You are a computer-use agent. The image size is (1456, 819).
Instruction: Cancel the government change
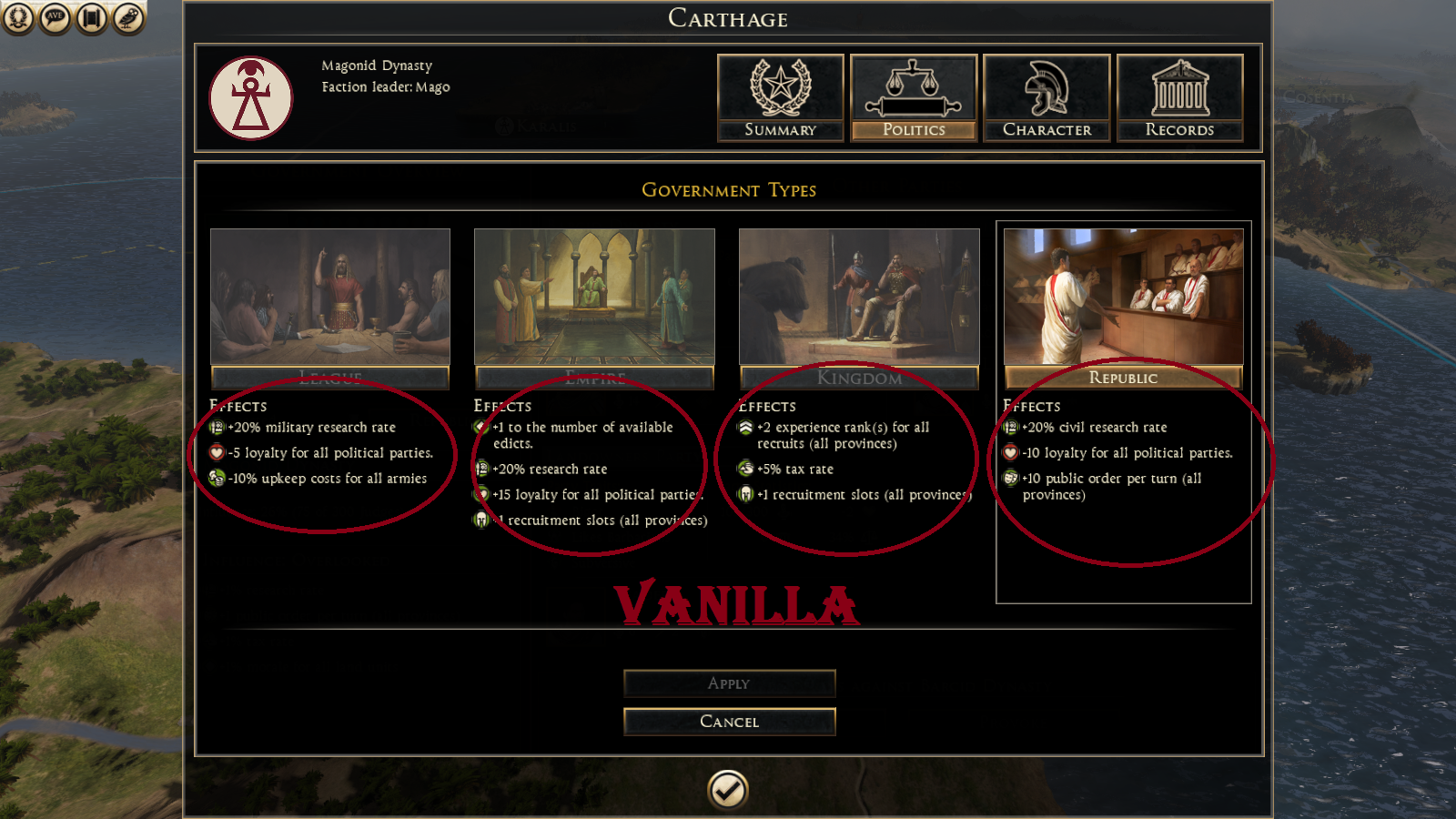(729, 722)
